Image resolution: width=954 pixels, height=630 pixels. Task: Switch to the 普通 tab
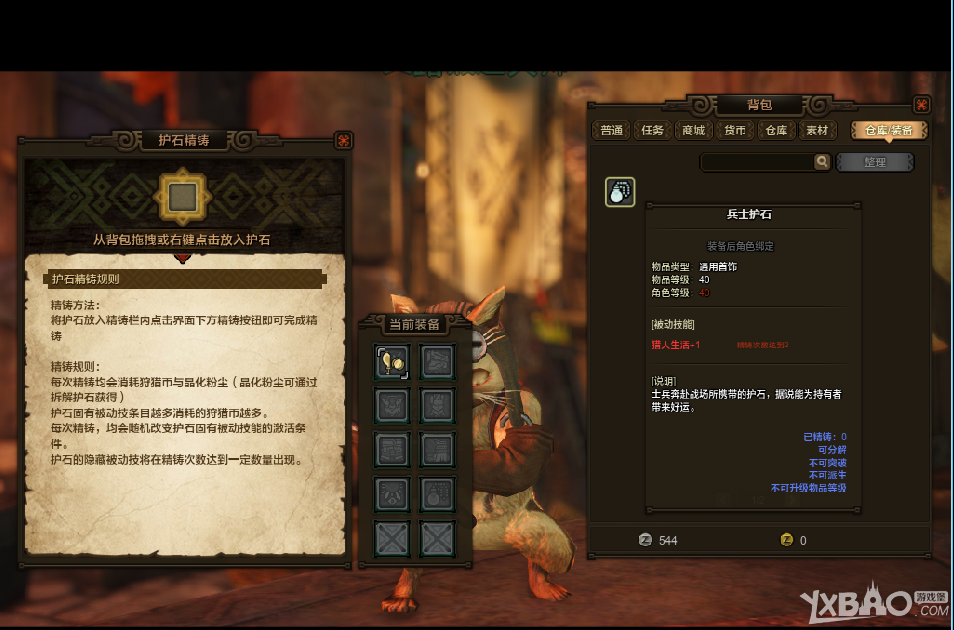click(612, 130)
